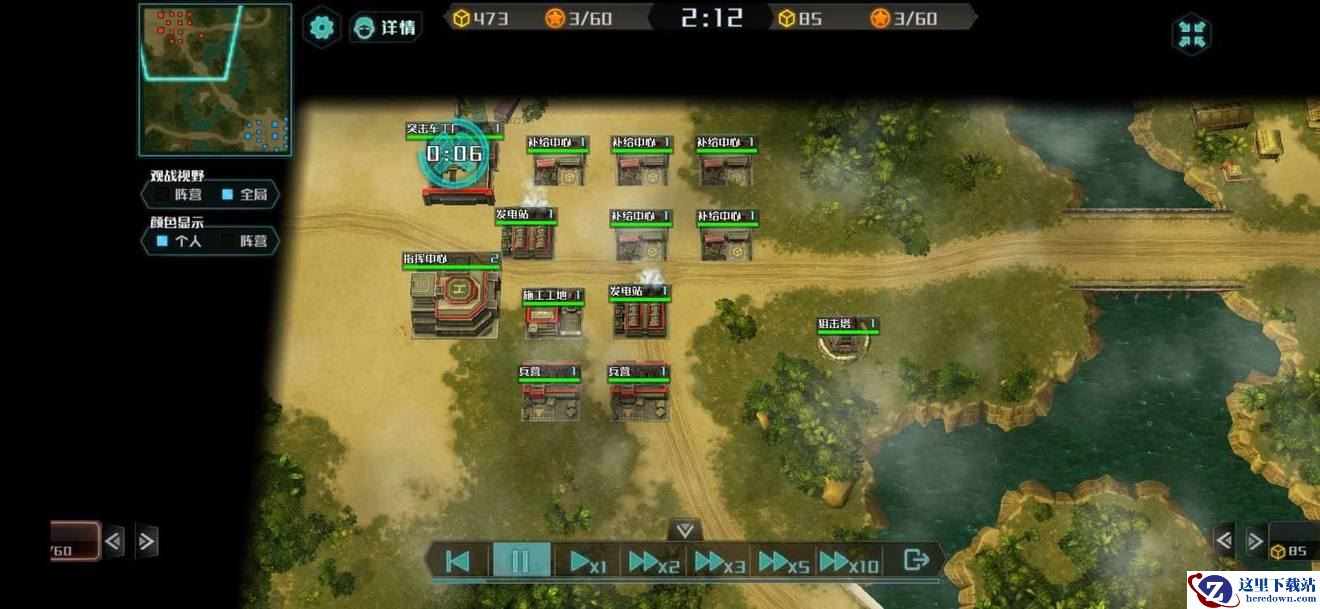
Task: Set replay speed to x10
Action: coord(848,562)
